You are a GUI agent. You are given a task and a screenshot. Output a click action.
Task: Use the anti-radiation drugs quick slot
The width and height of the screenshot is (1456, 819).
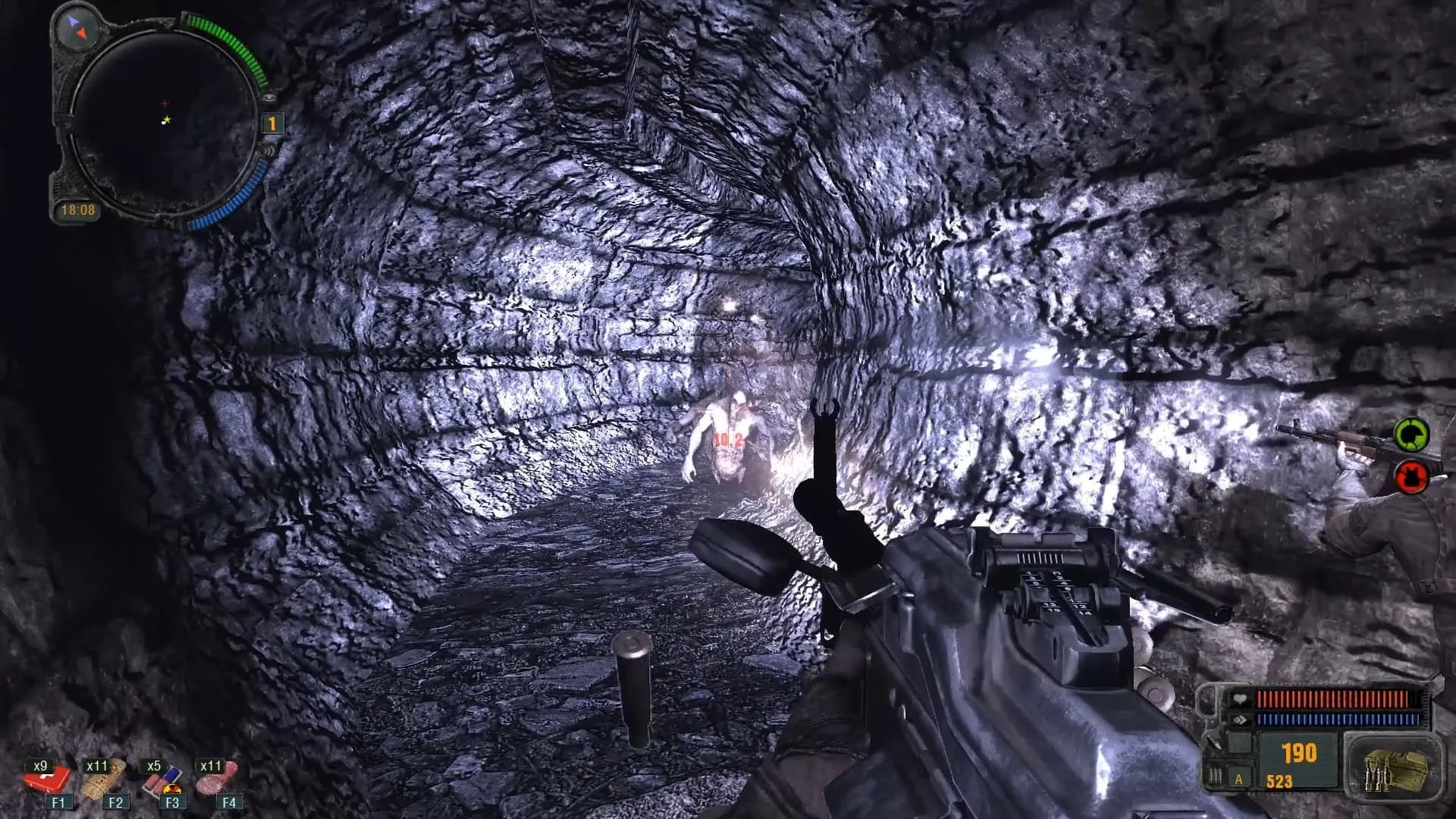pos(162,779)
